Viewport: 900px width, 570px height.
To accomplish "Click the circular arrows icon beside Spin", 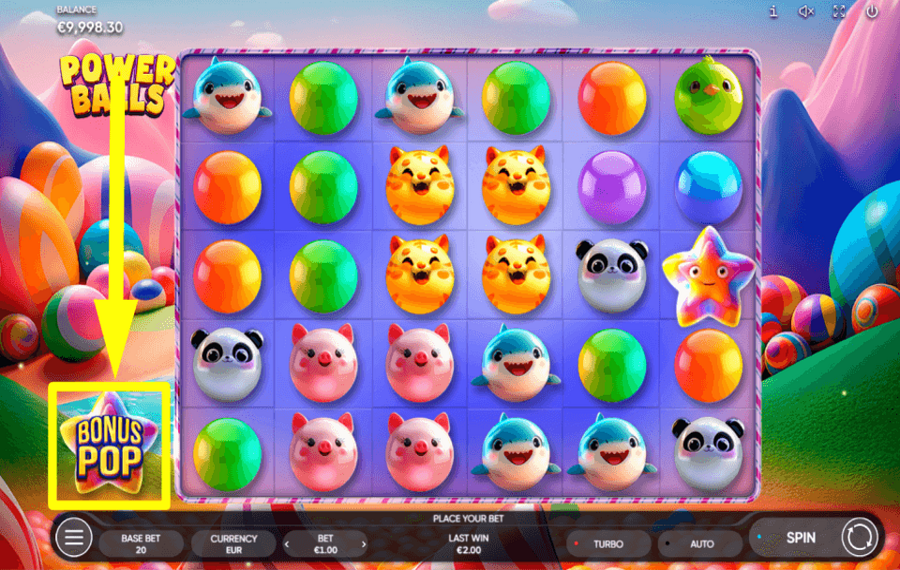I will pos(857,537).
